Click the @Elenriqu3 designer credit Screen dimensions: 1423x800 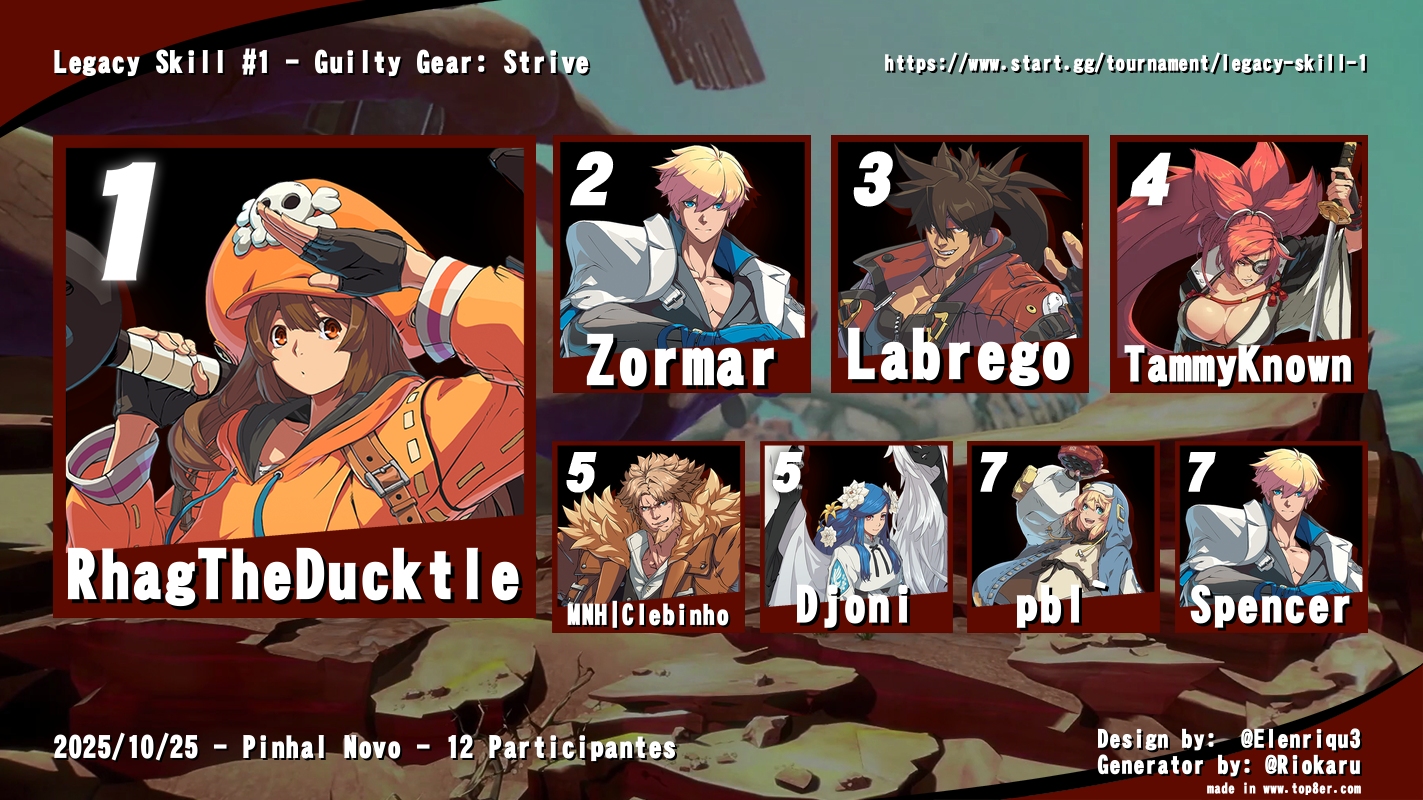[1300, 740]
